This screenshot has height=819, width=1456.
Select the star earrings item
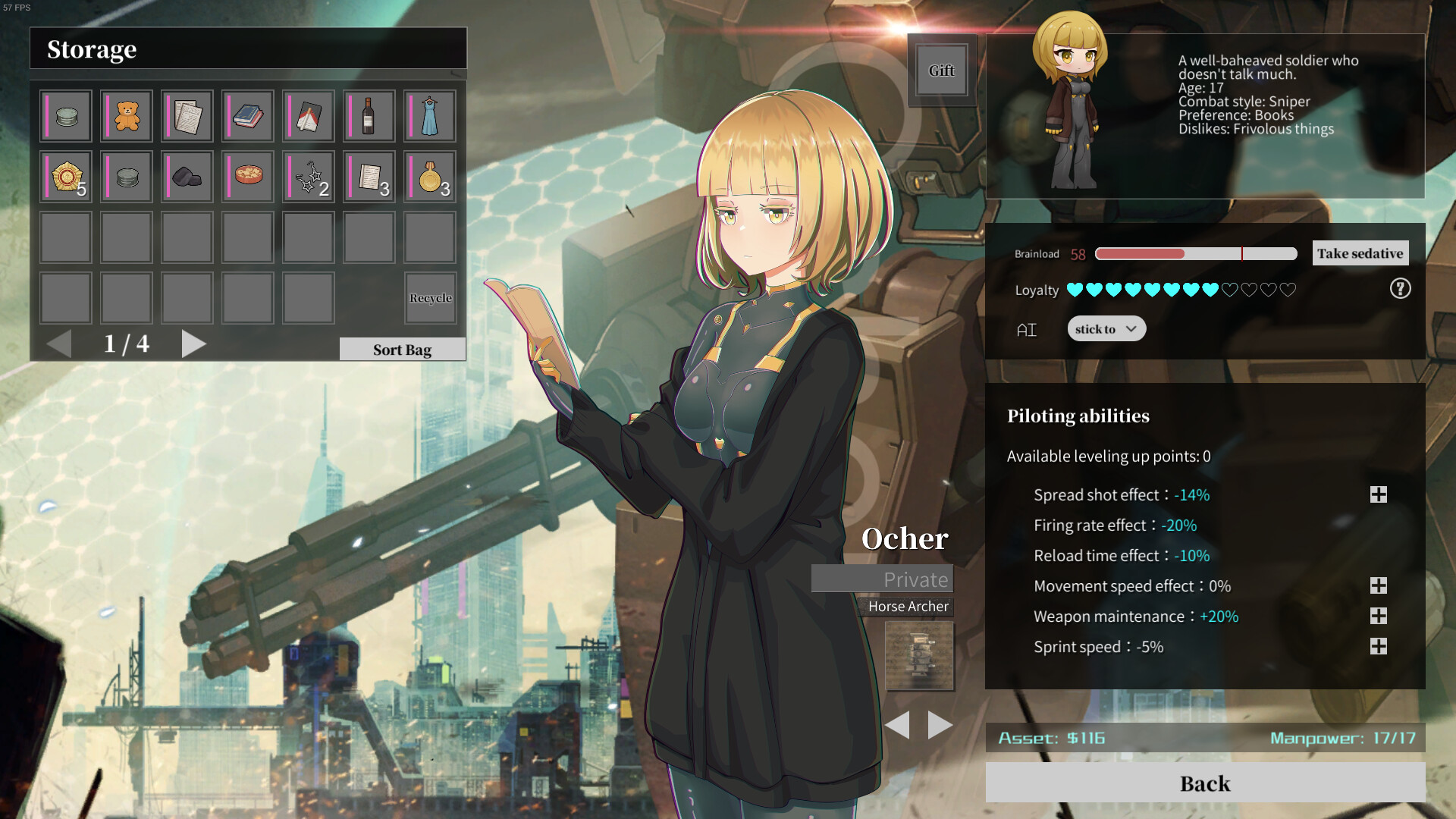pos(308,177)
